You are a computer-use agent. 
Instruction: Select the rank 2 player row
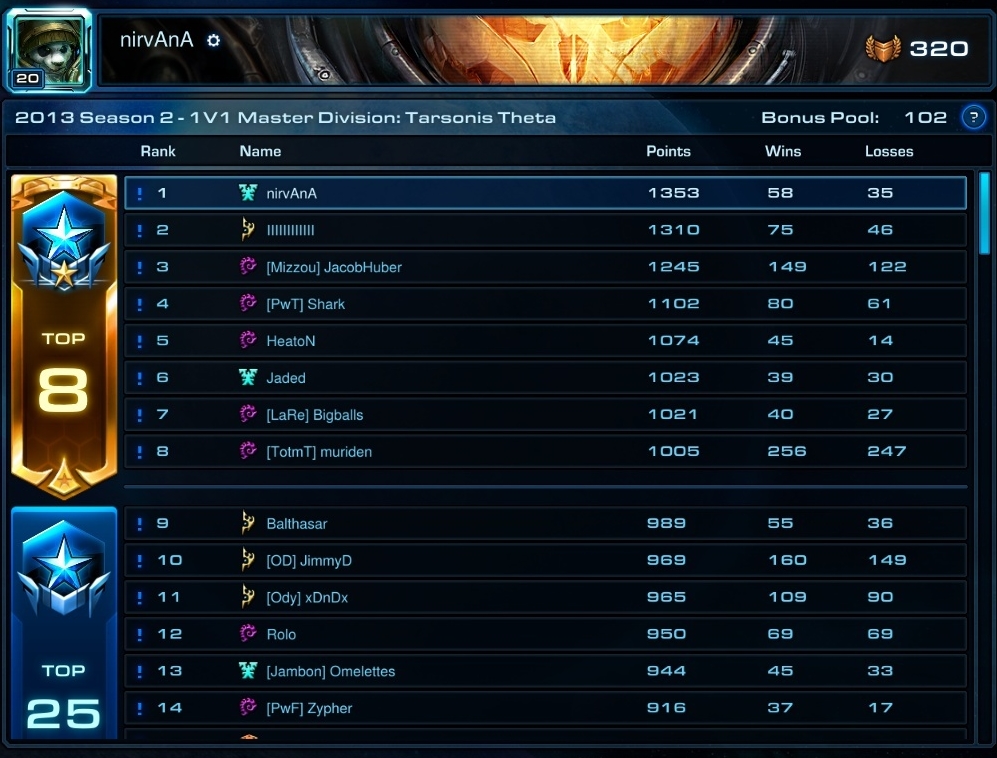(x=545, y=230)
